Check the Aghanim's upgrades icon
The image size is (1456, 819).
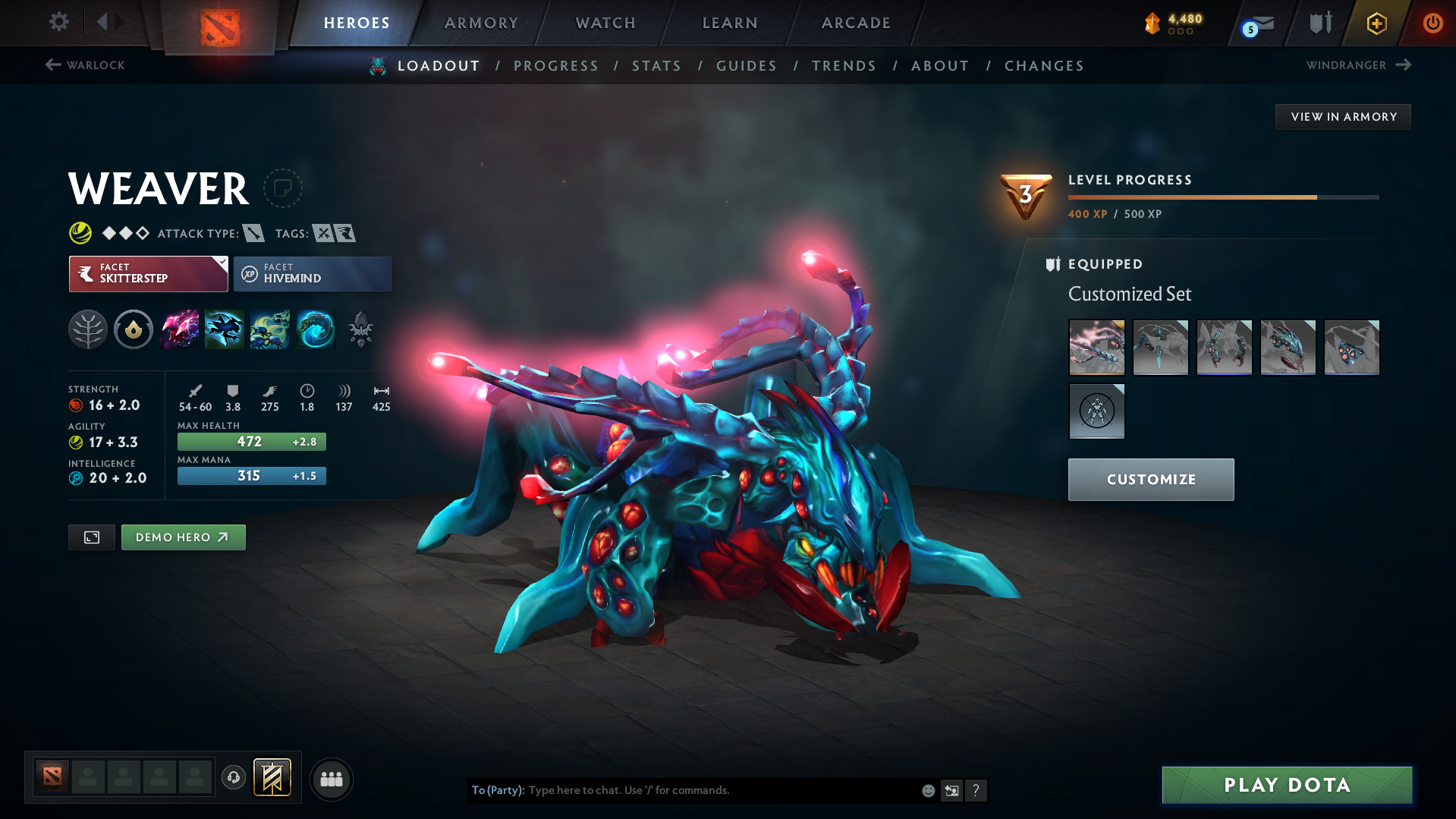point(361,329)
